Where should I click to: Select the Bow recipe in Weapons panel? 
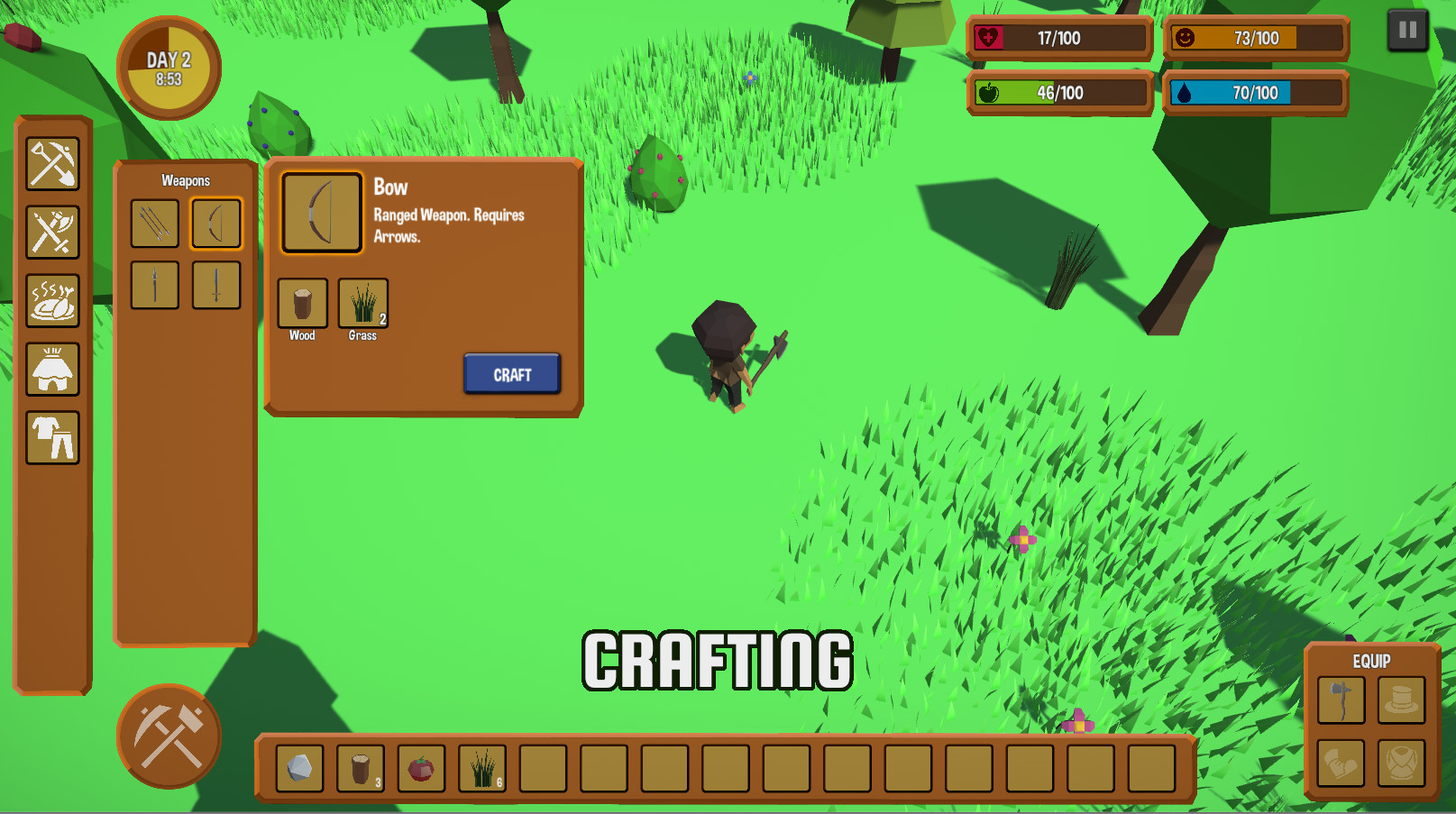coord(215,223)
